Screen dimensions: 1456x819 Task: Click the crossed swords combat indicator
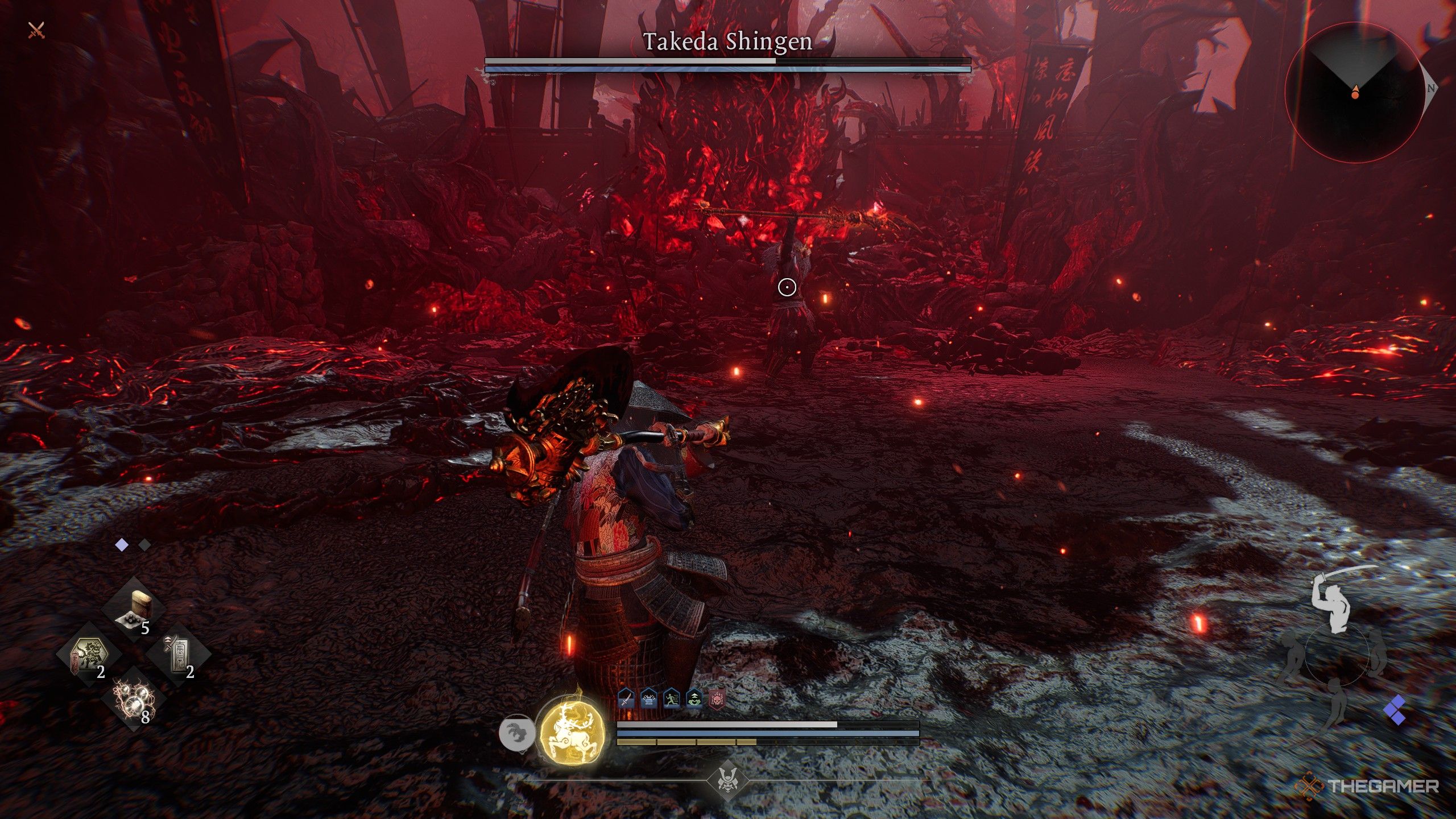(36, 30)
